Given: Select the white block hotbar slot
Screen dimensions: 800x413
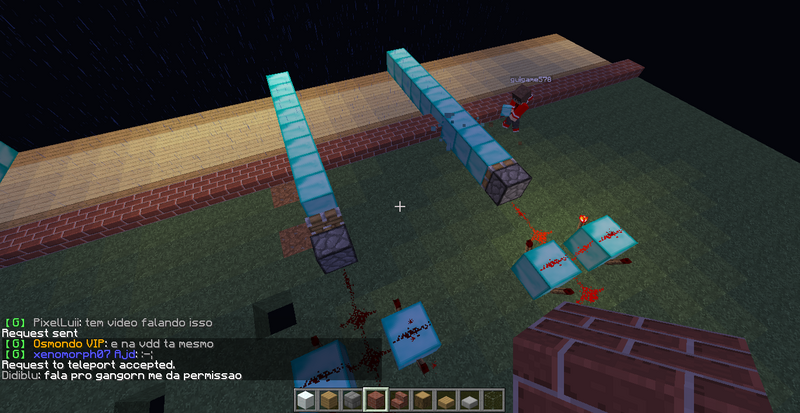Looking at the screenshot, I should (306, 400).
